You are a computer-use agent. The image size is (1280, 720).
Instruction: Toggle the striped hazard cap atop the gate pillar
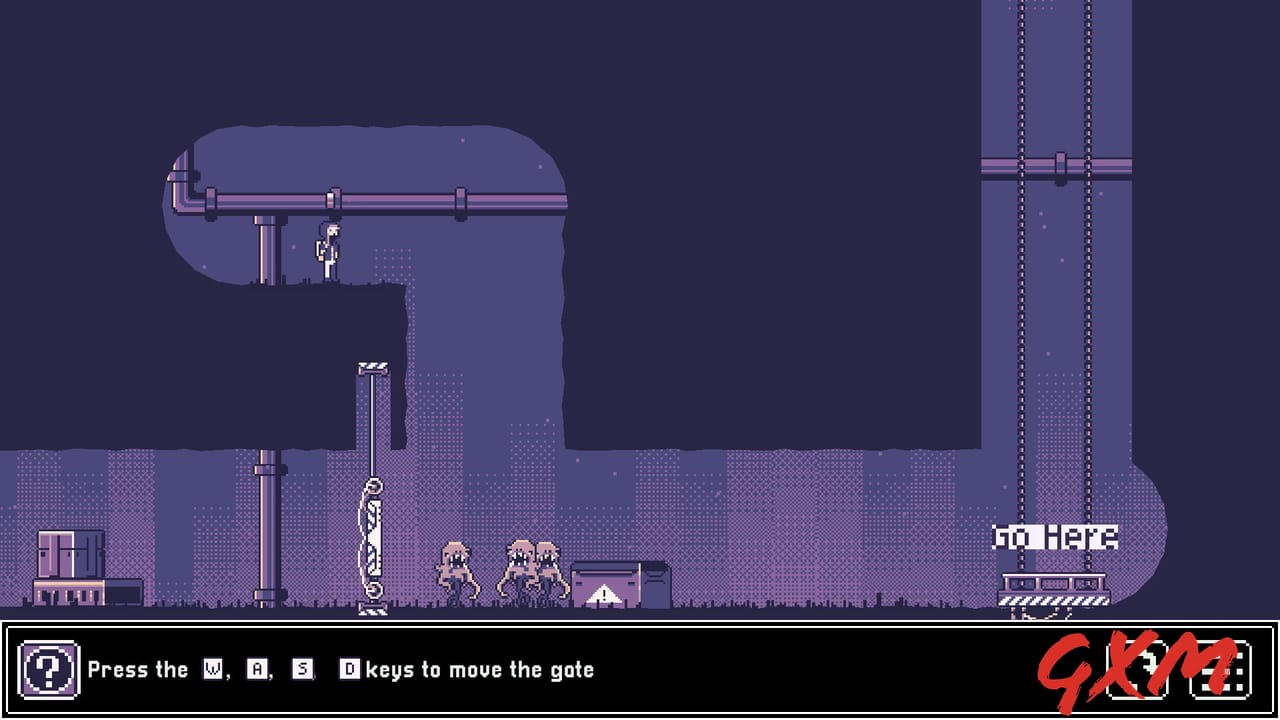(x=375, y=368)
